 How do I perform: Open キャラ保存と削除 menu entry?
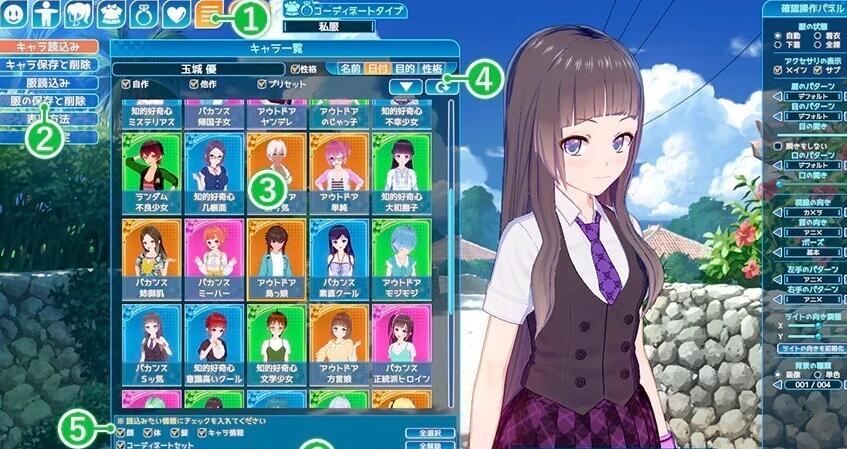tap(50, 64)
